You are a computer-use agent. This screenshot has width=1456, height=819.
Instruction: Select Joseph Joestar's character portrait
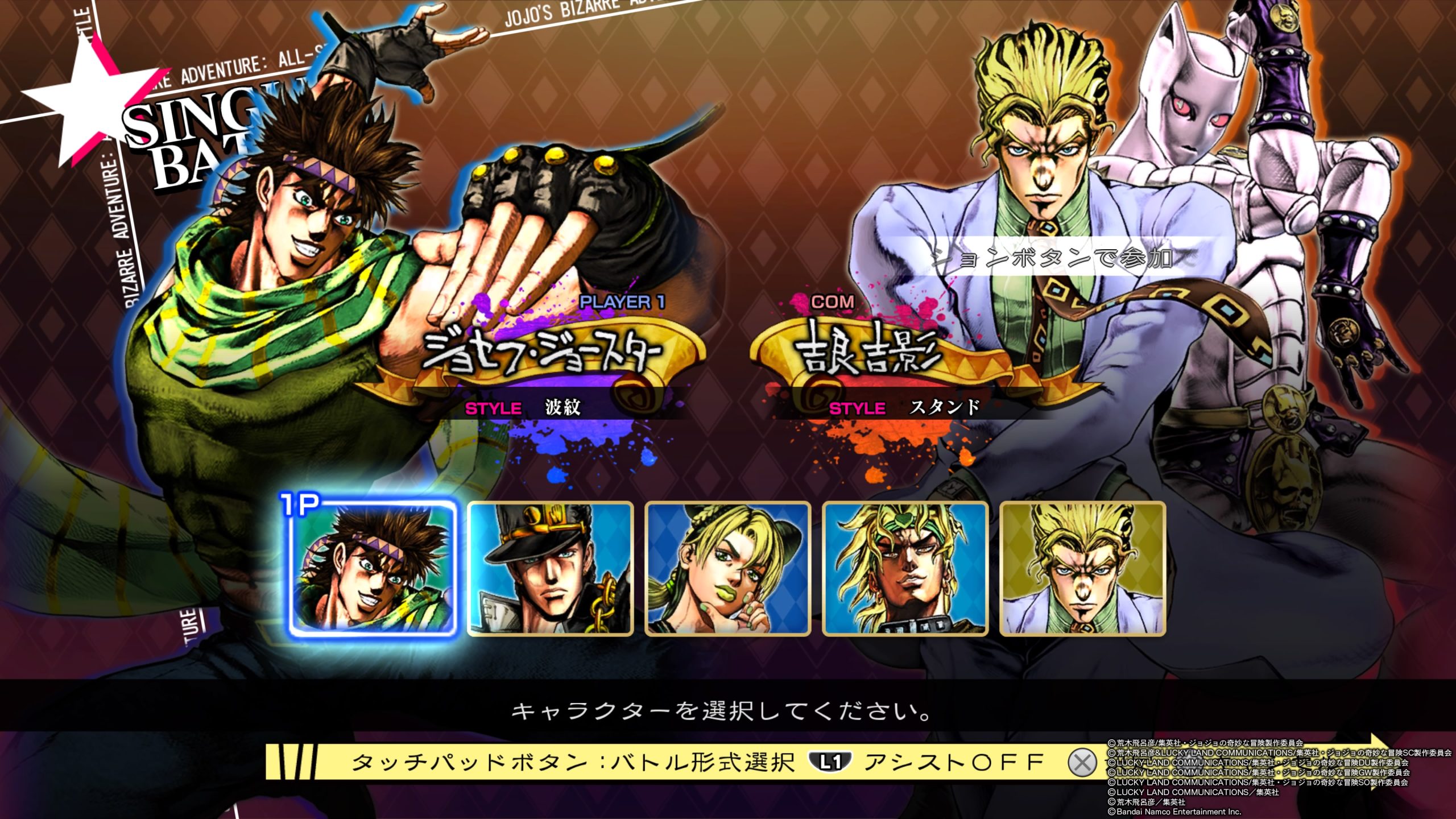coord(371,569)
